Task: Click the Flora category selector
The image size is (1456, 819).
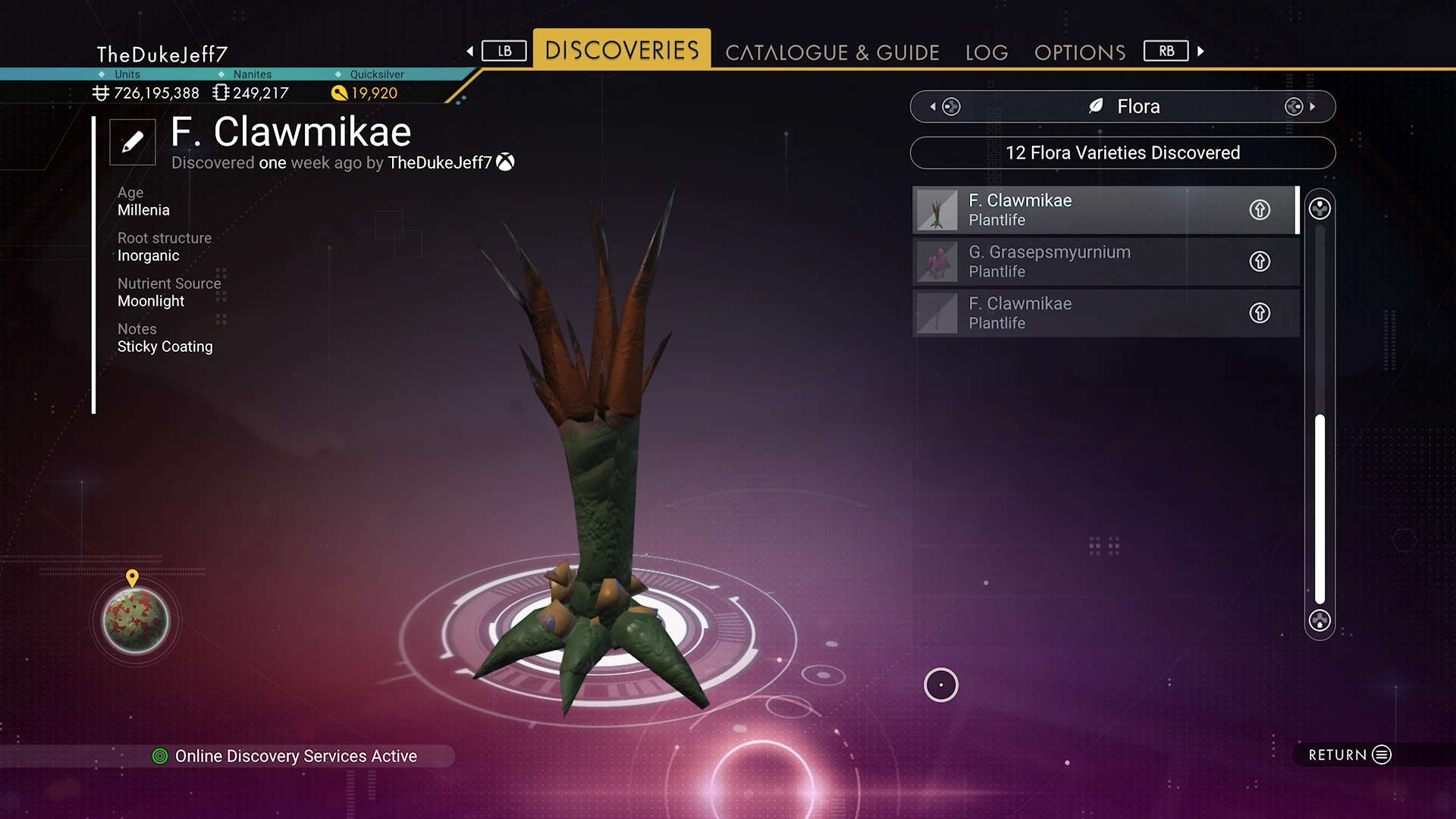Action: pyautogui.click(x=1122, y=107)
